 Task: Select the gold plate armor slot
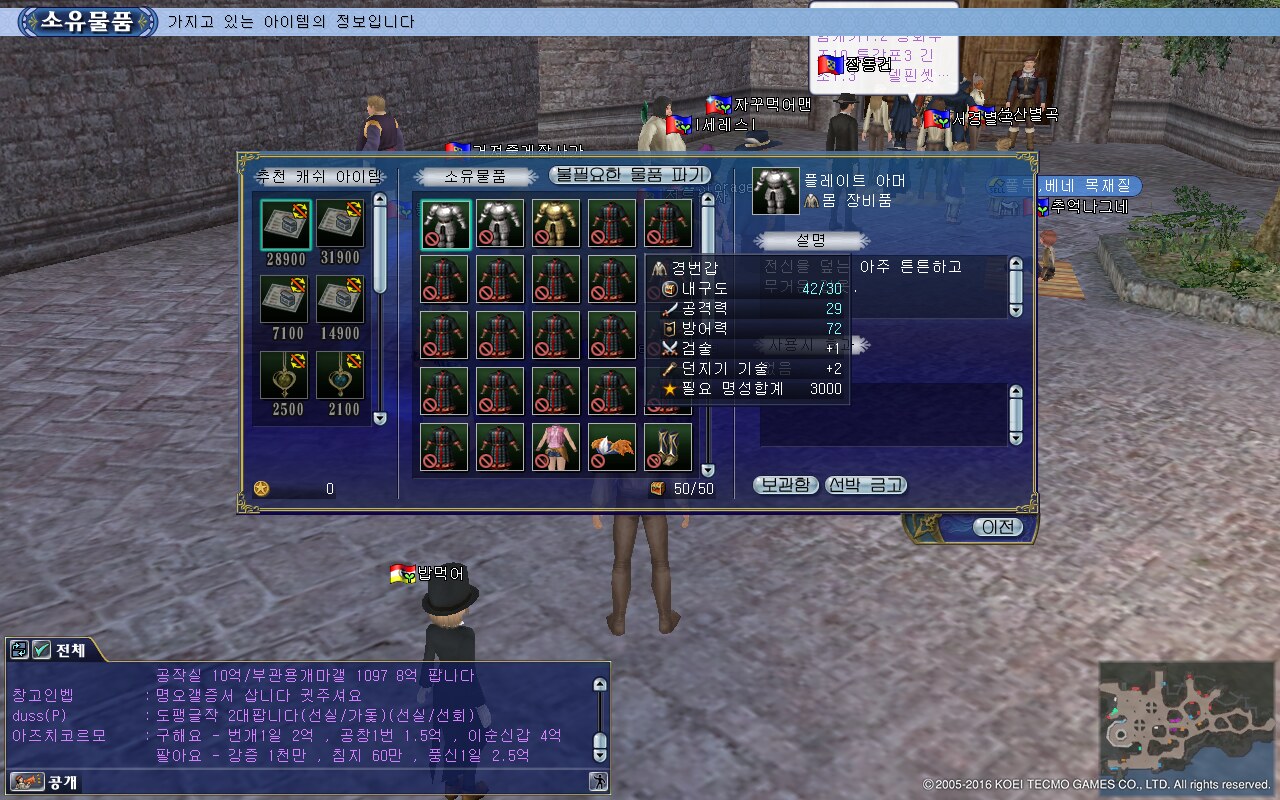click(x=556, y=223)
